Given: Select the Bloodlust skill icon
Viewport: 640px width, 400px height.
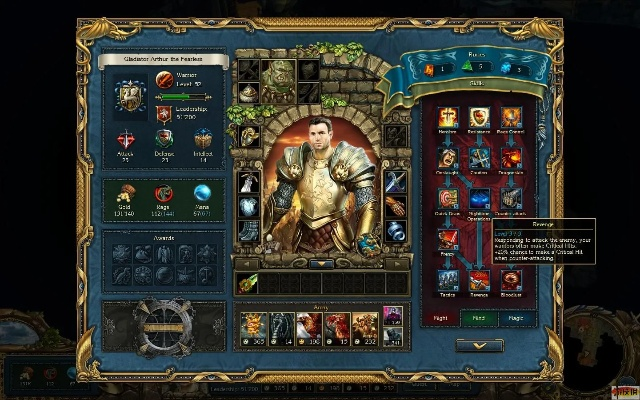Looking at the screenshot, I should [511, 280].
